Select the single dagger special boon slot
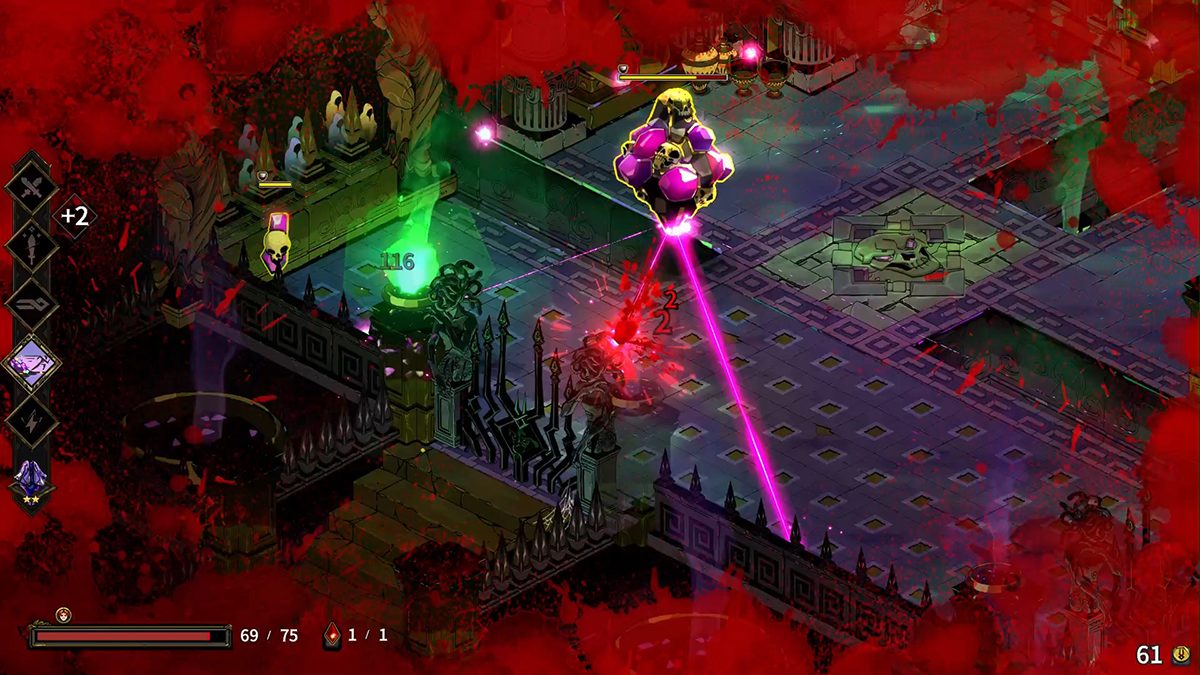The height and width of the screenshot is (675, 1200). coord(31,245)
